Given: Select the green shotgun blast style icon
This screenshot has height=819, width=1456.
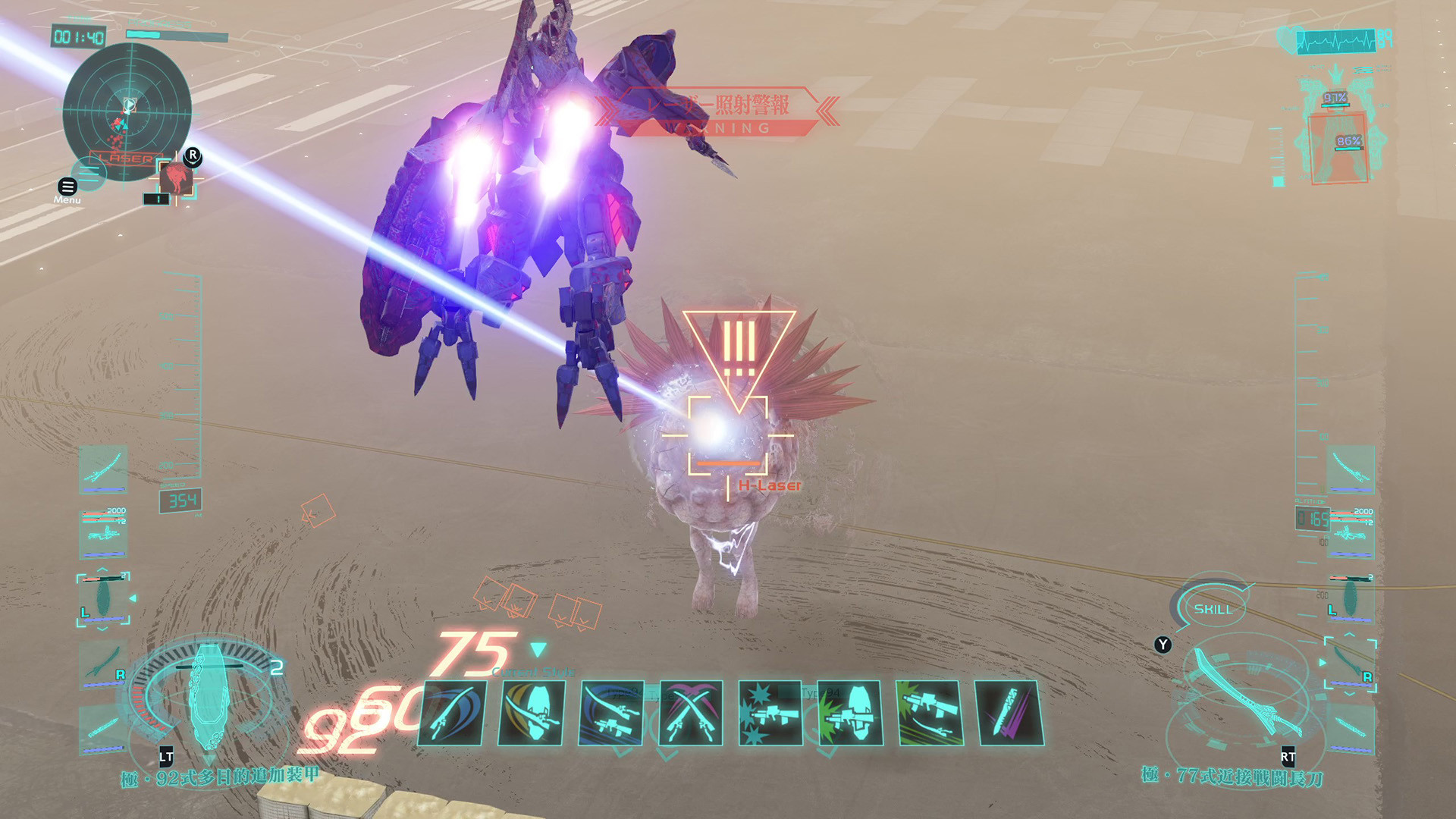Looking at the screenshot, I should [849, 713].
